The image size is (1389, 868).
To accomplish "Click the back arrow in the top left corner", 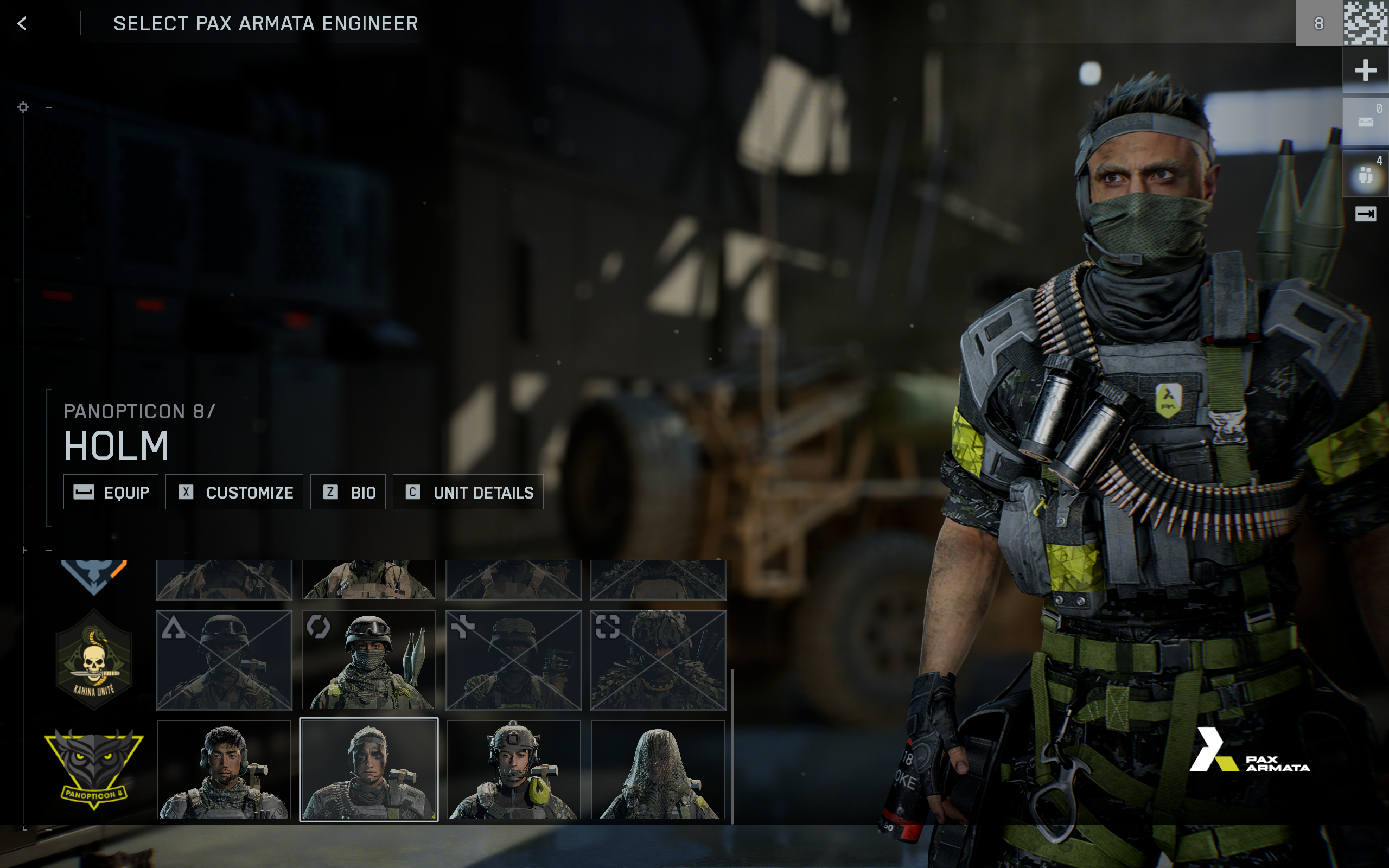I will point(22,23).
